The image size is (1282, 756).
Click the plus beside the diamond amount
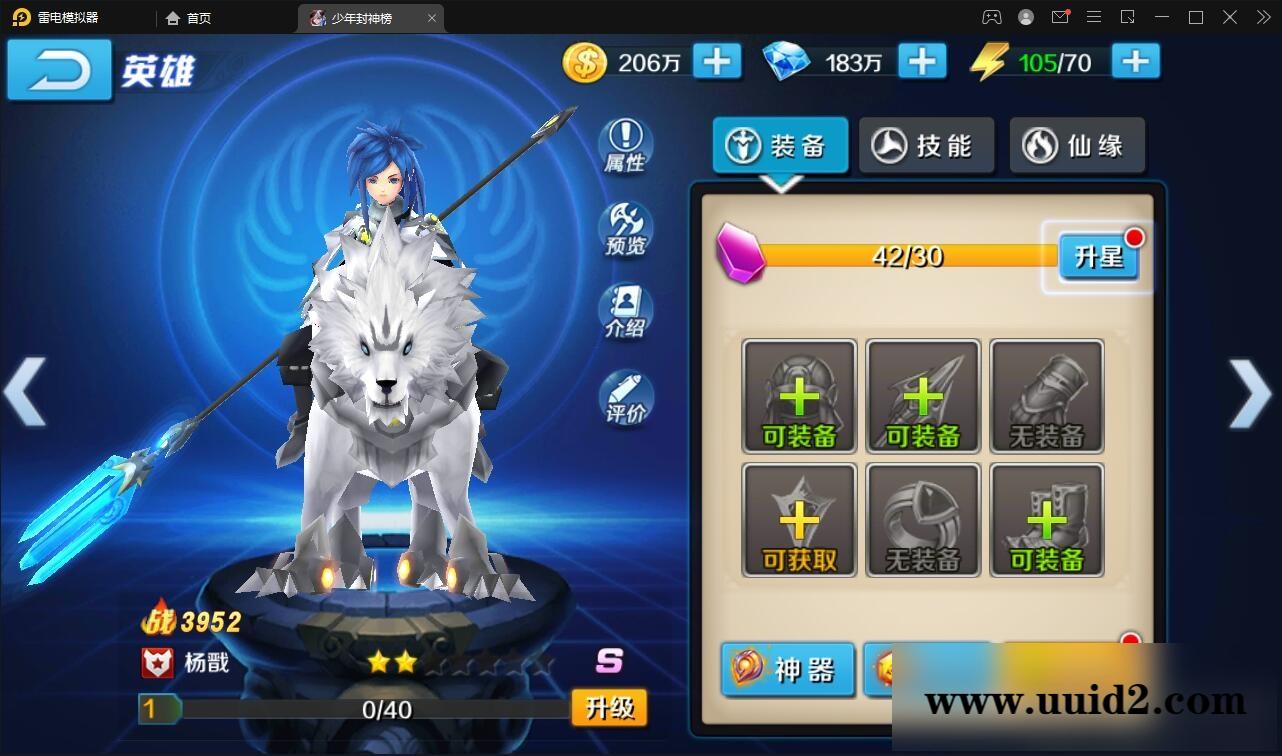click(922, 61)
